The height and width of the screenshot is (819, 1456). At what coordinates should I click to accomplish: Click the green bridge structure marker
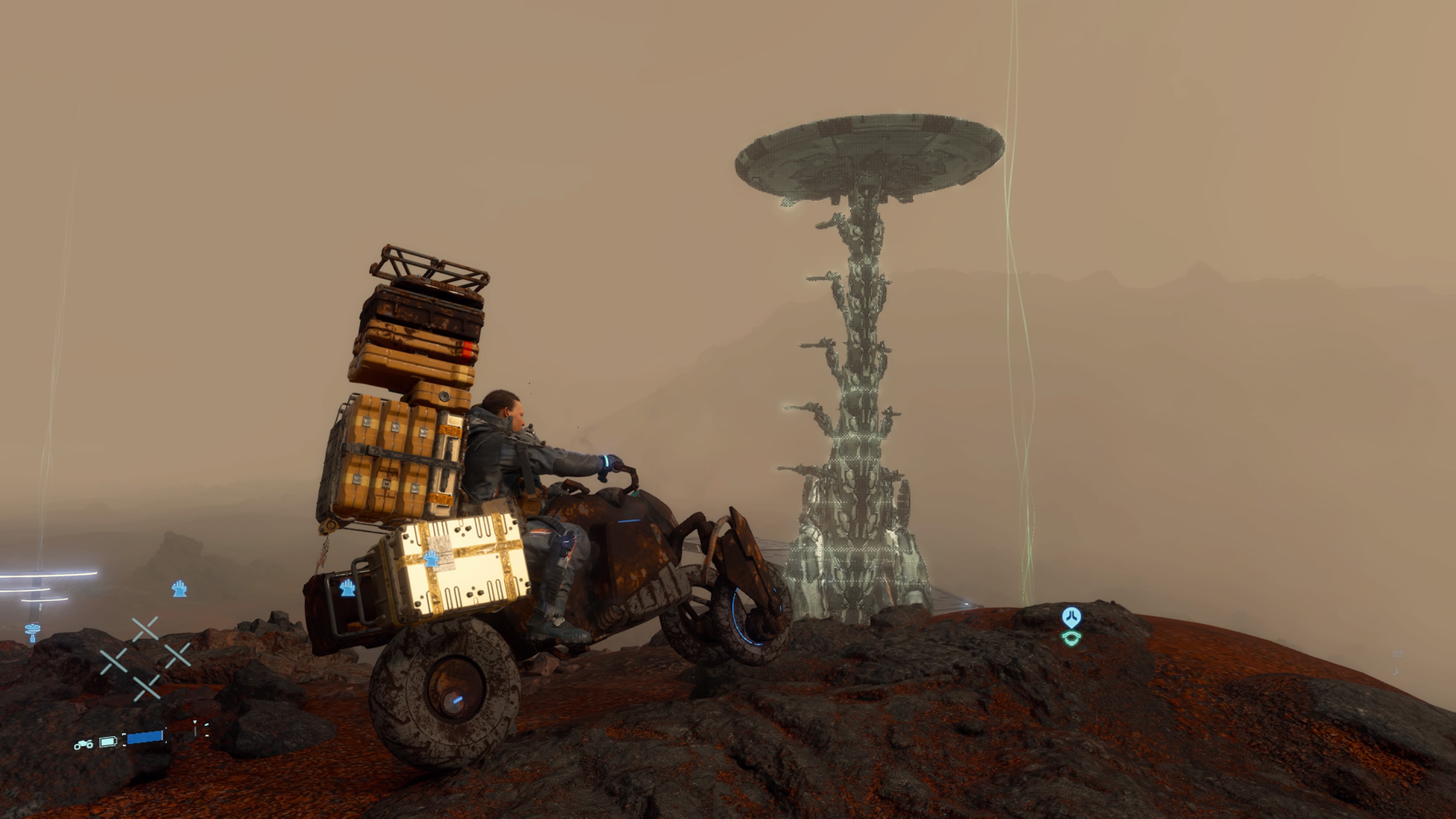pos(1071,639)
